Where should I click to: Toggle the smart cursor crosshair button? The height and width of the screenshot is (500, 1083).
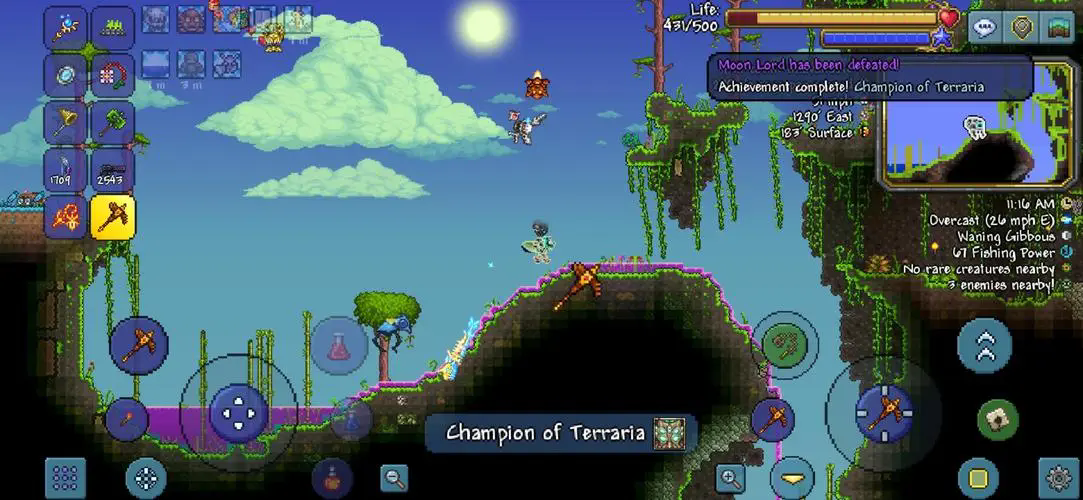(x=146, y=478)
